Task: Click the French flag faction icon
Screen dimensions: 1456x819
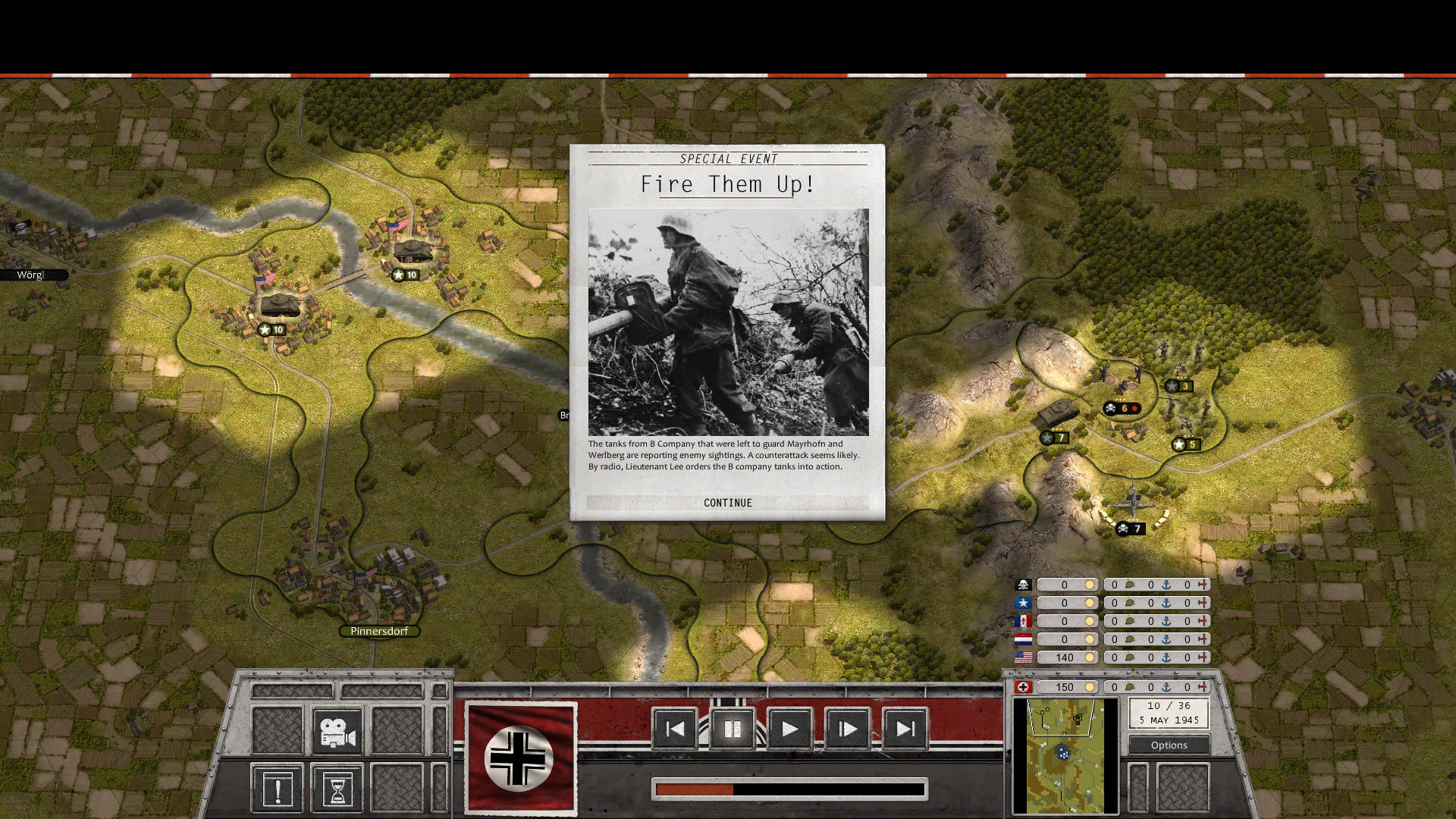Action: [x=1025, y=621]
